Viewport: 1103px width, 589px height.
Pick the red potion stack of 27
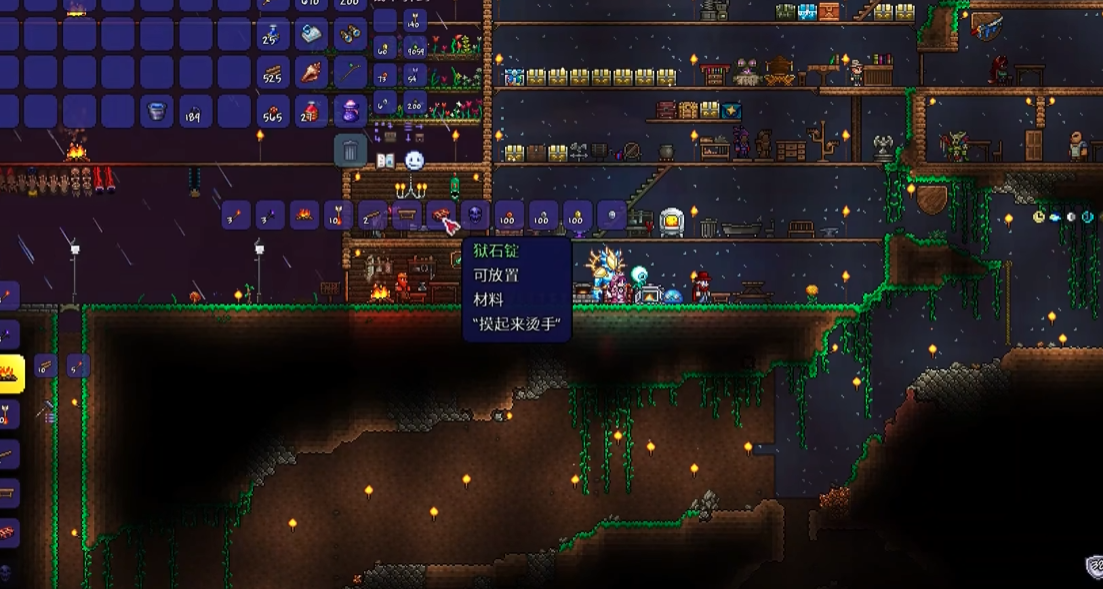point(311,111)
